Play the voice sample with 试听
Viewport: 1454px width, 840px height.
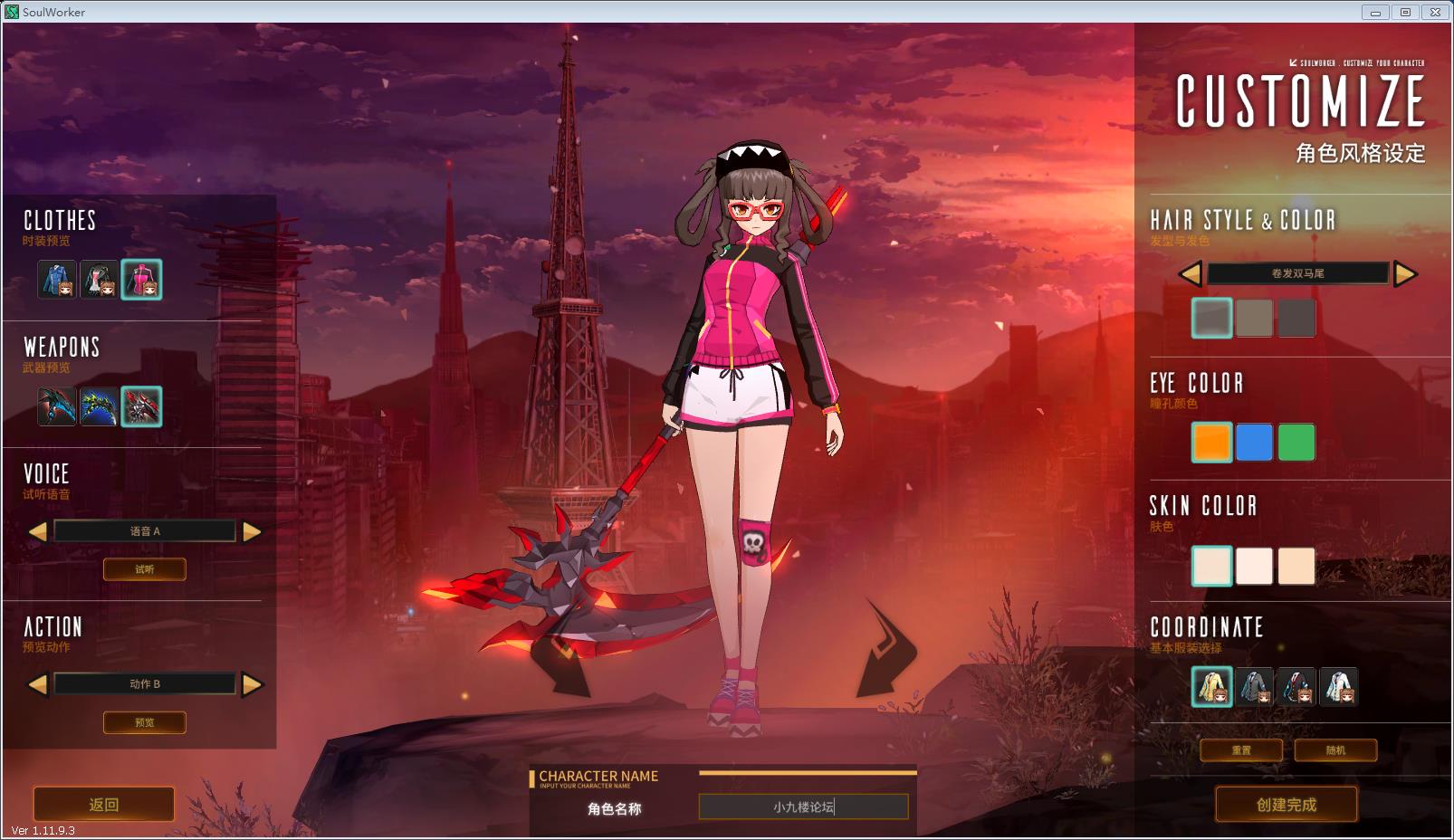pyautogui.click(x=145, y=569)
